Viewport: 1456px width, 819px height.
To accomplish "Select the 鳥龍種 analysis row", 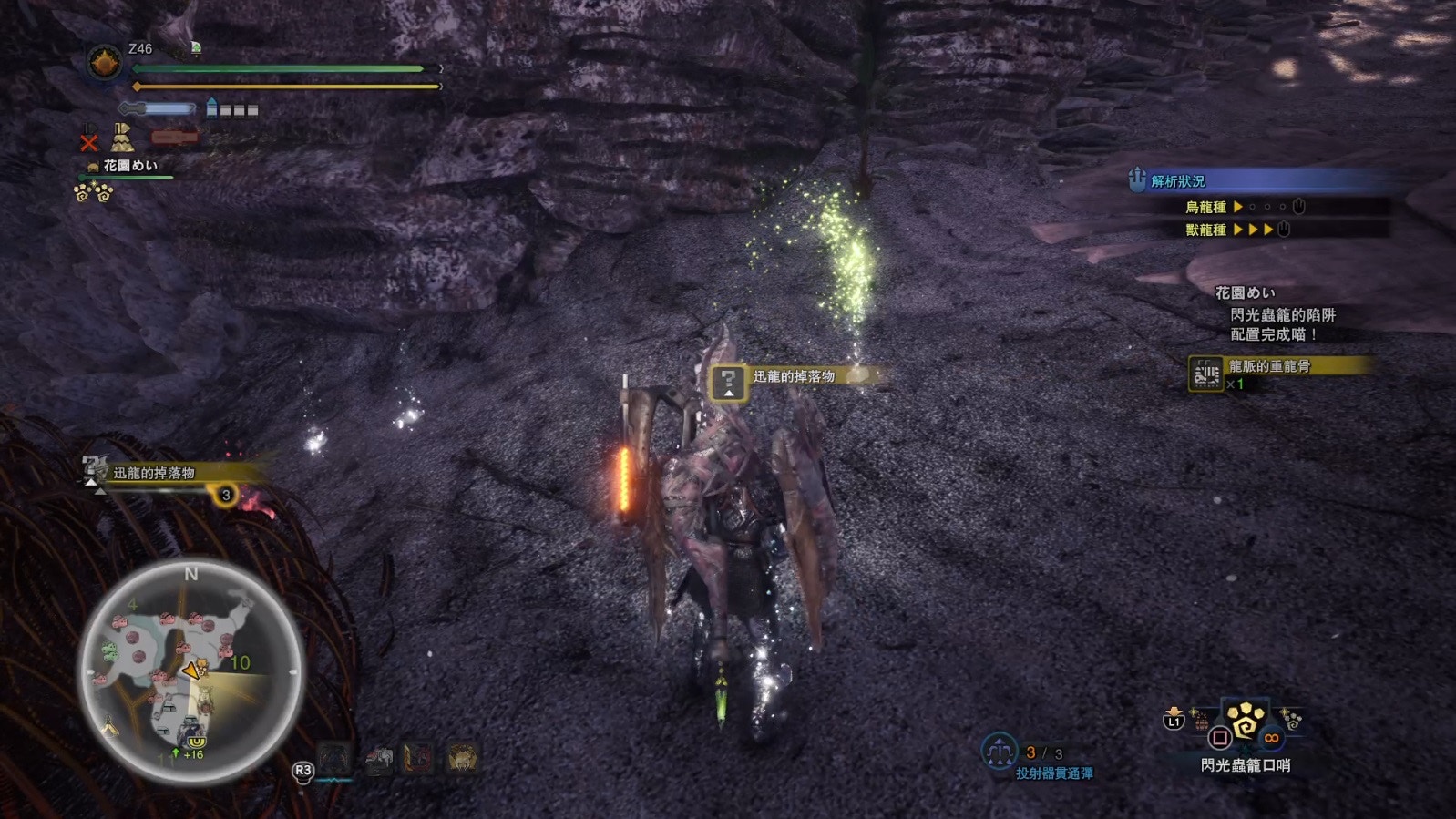I will [x=1205, y=207].
